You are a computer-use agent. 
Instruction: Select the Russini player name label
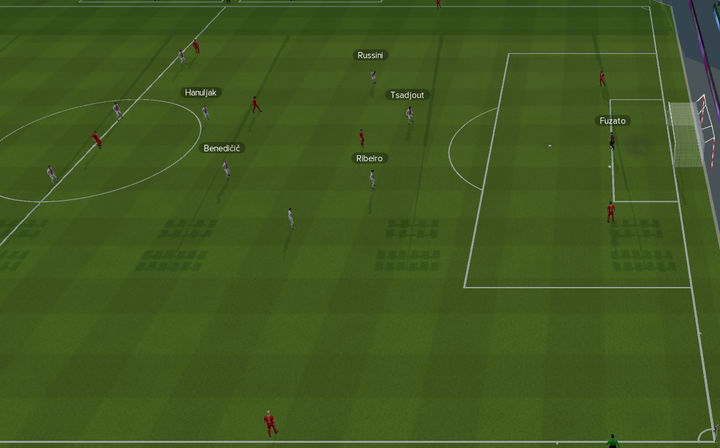370,56
